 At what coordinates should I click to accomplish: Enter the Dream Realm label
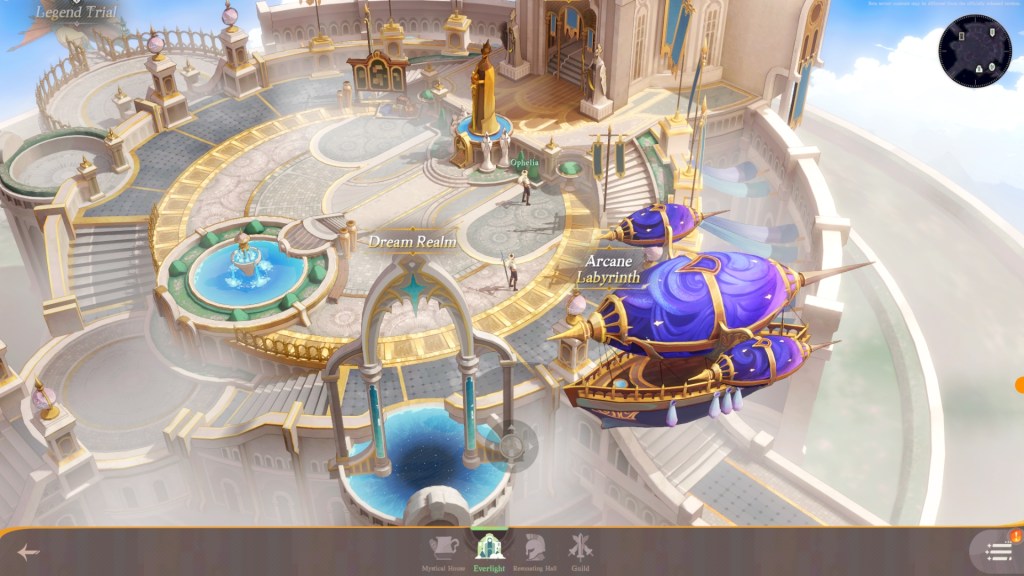click(412, 241)
